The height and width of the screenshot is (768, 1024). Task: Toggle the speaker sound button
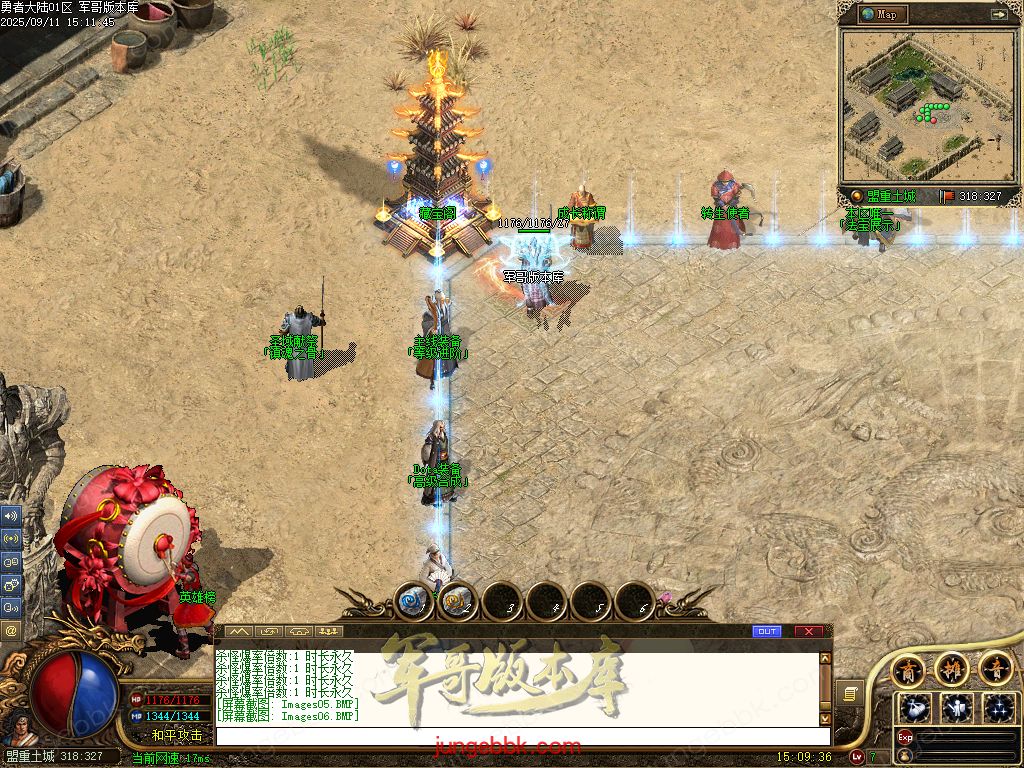pyautogui.click(x=11, y=516)
